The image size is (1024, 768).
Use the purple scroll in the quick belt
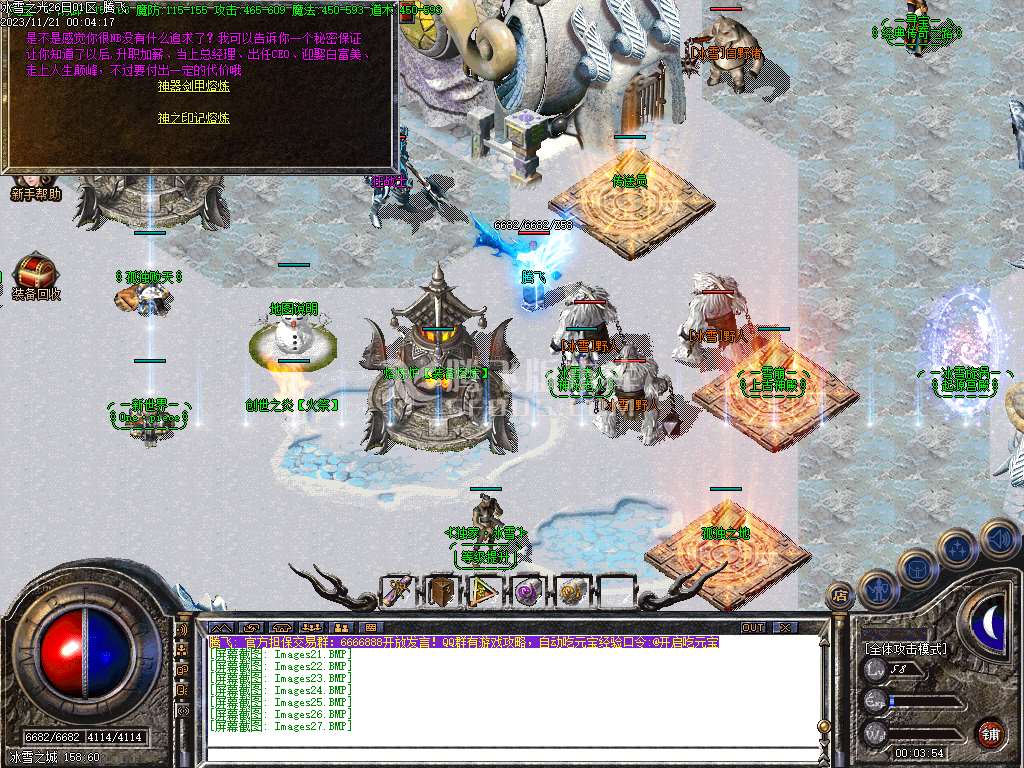coord(399,591)
